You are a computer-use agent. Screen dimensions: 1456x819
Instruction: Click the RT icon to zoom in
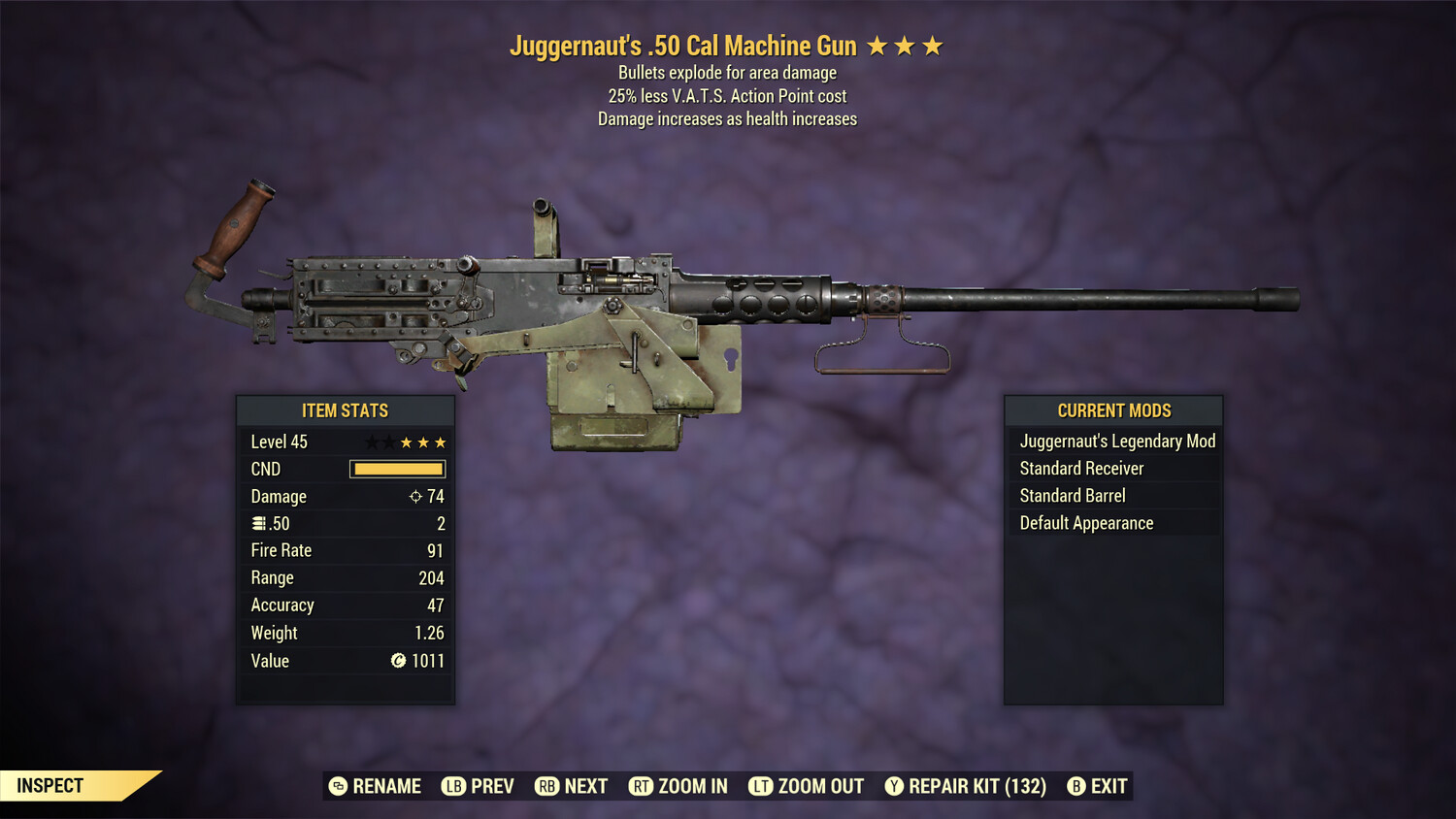(x=642, y=786)
